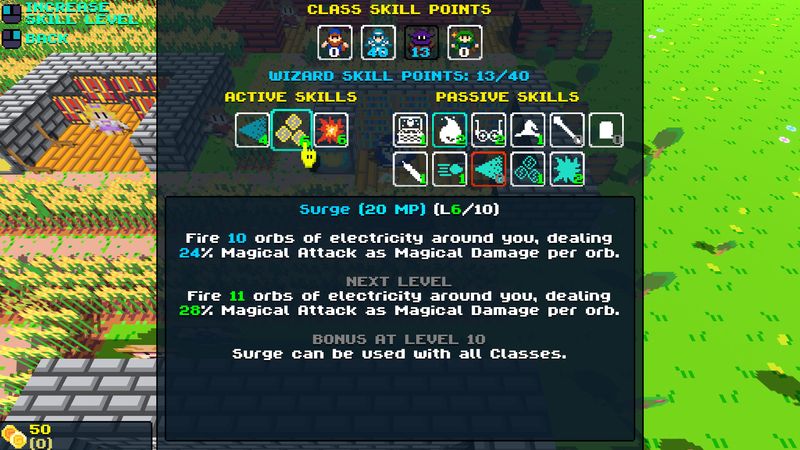Choose the red explosion active skill

[329, 129]
